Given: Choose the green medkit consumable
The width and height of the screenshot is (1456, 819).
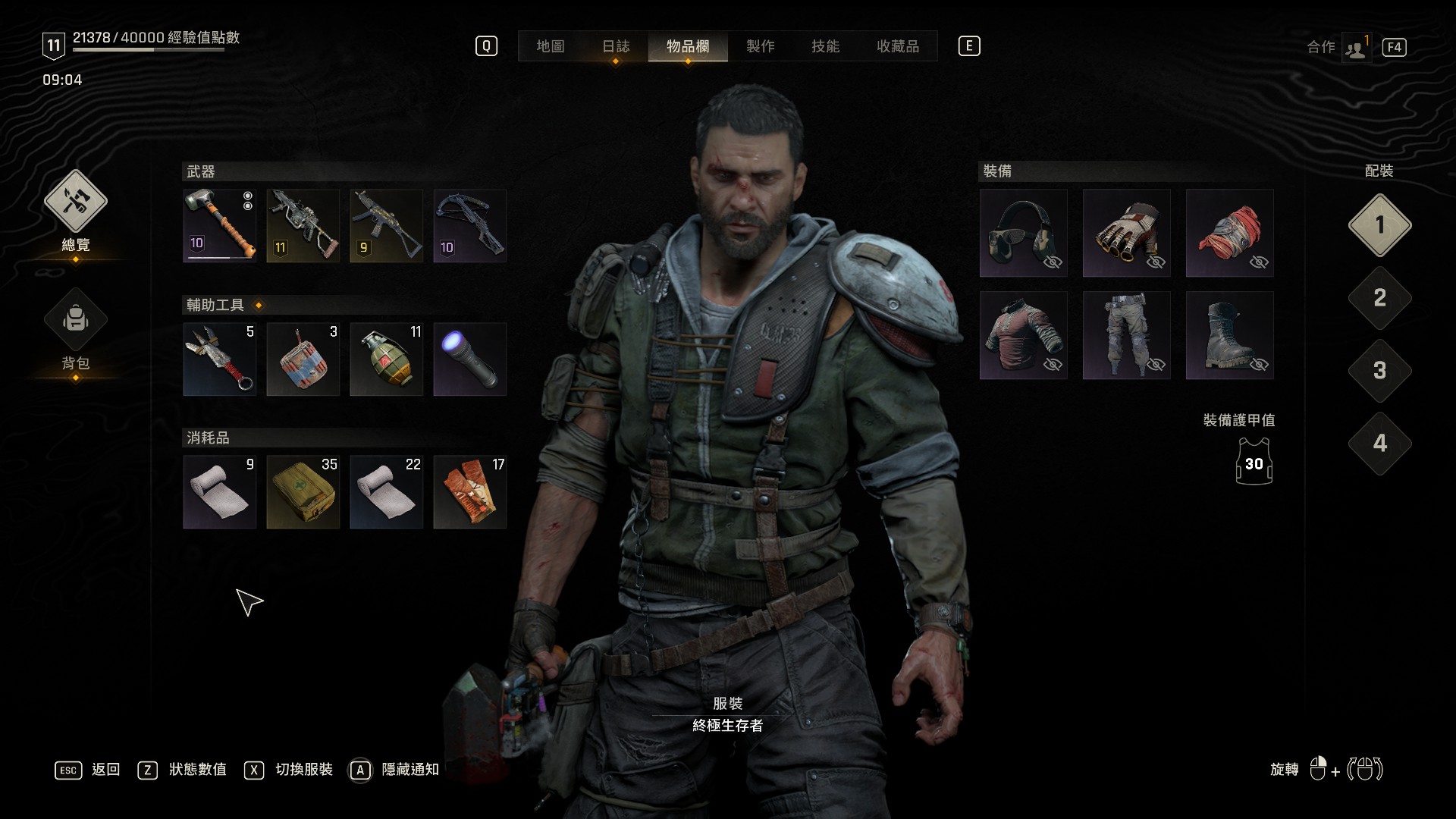Looking at the screenshot, I should click(303, 492).
